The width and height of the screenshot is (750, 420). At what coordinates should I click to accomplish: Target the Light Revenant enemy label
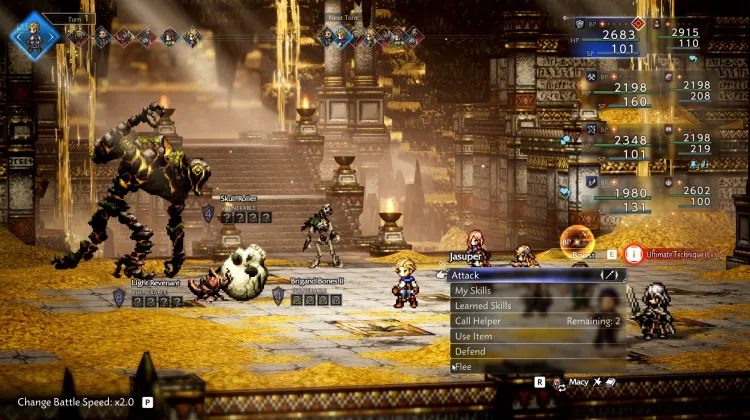point(146,284)
